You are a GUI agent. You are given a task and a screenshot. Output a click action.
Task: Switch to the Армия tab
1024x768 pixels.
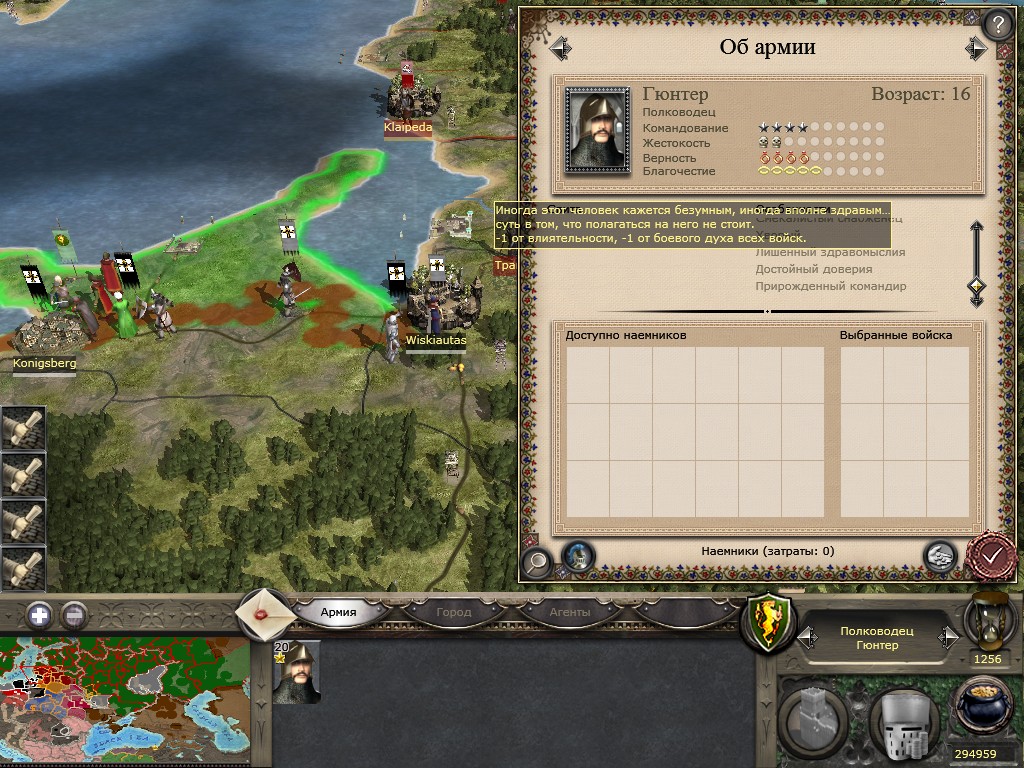tap(338, 612)
